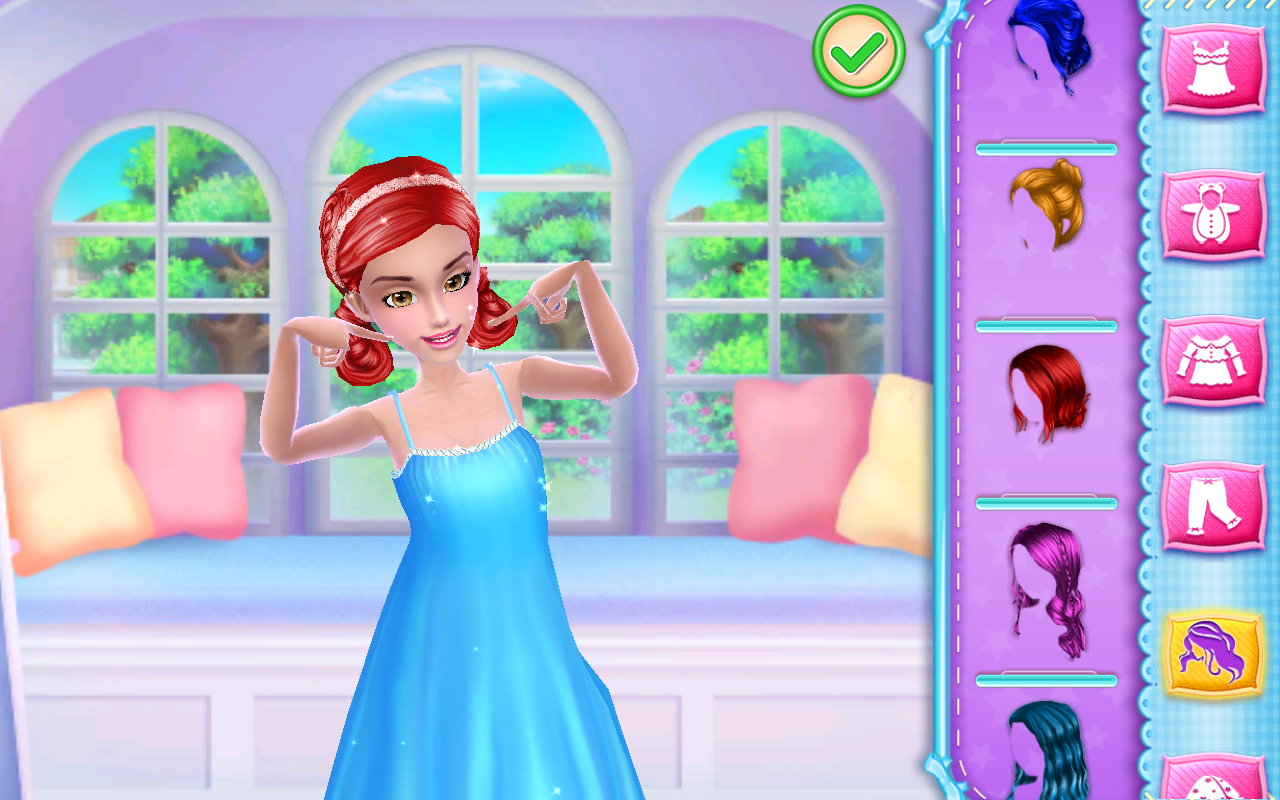Screen dimensions: 1280x800
Task: Open the pajama top category
Action: (x=1214, y=360)
